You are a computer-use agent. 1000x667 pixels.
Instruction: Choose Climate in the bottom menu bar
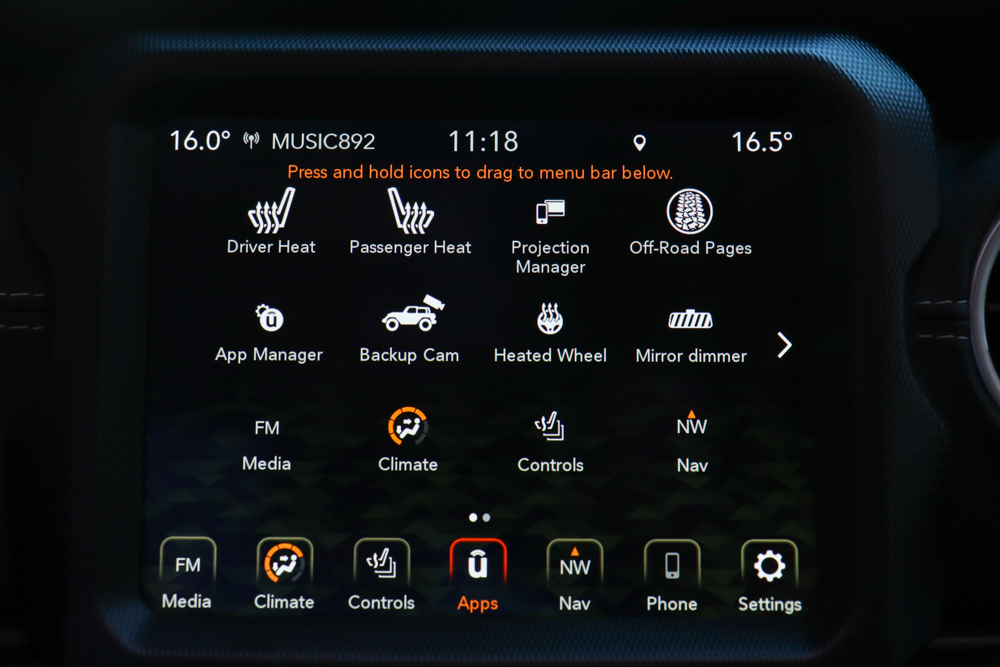tap(284, 565)
